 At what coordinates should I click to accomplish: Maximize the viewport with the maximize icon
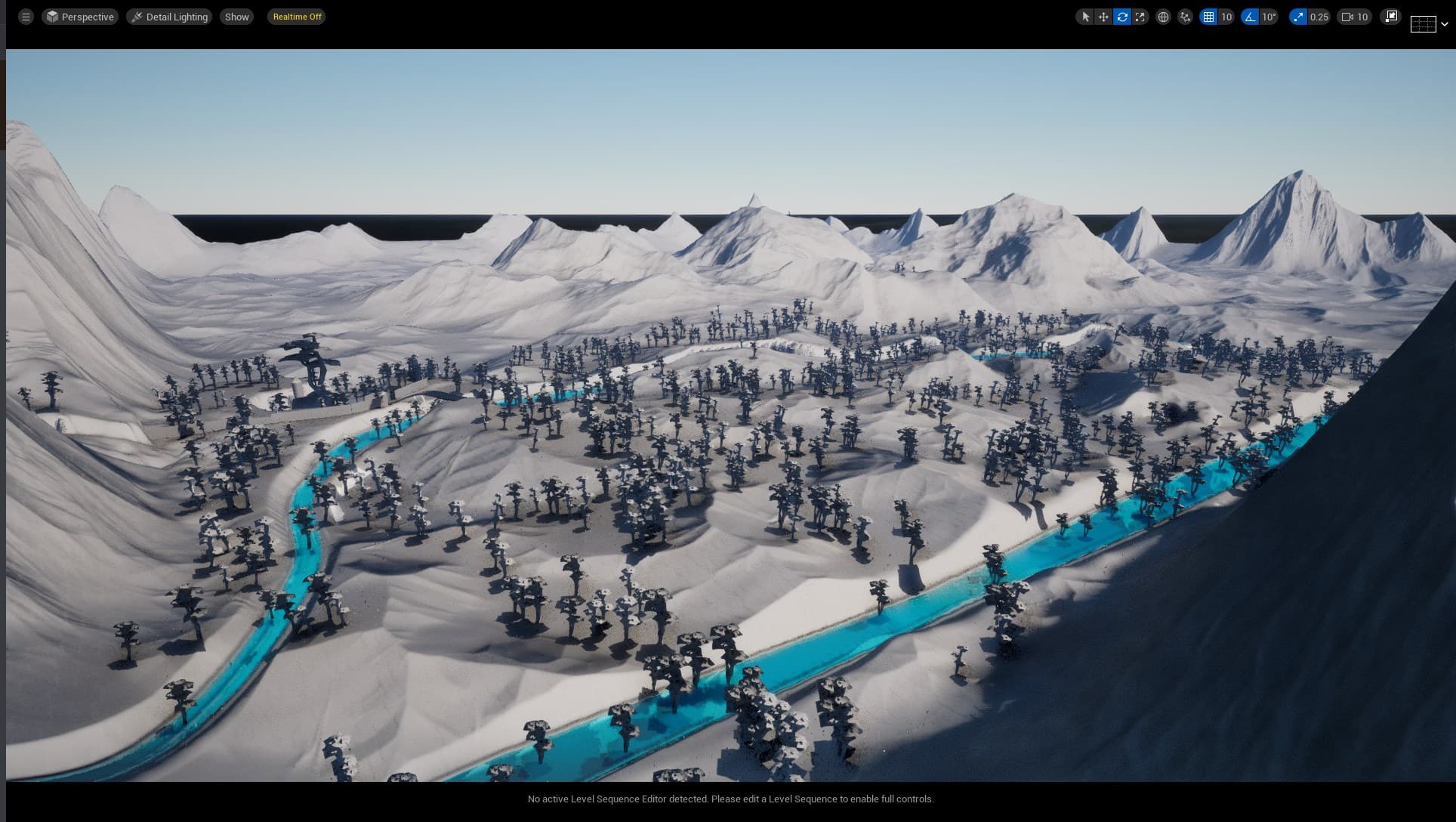1390,16
